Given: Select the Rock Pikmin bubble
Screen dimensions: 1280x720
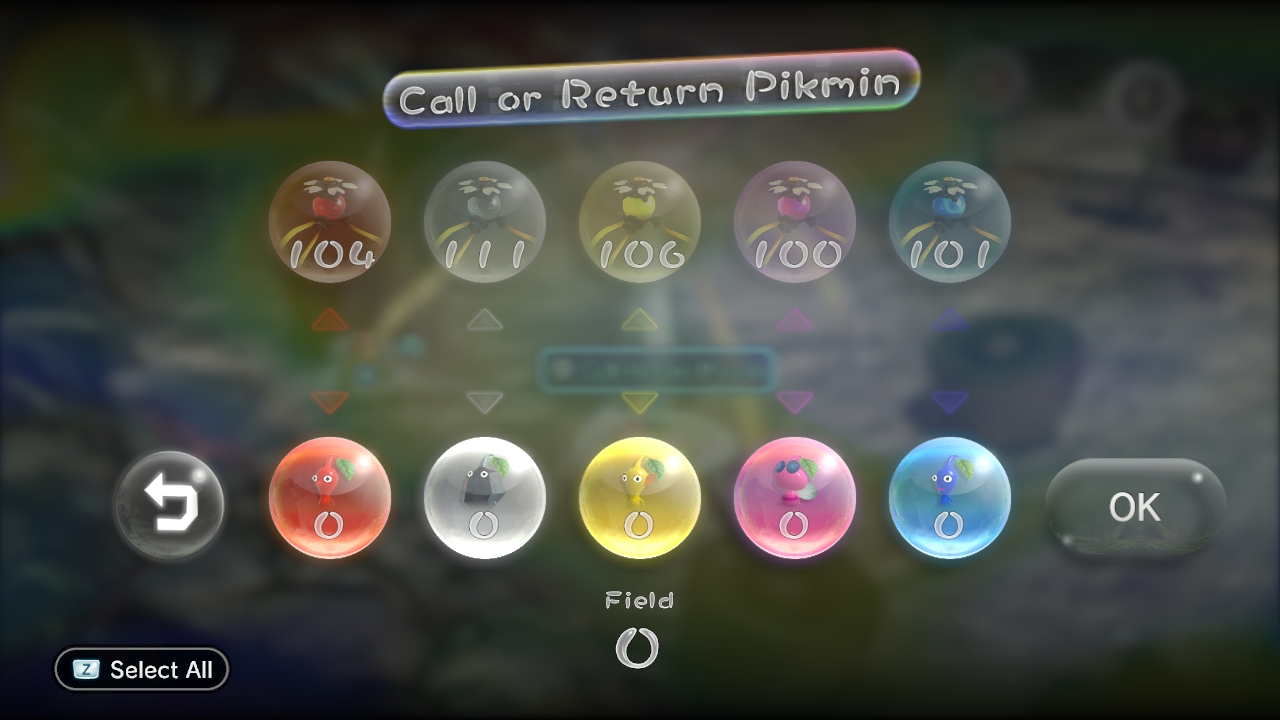Looking at the screenshot, I should pos(485,497).
